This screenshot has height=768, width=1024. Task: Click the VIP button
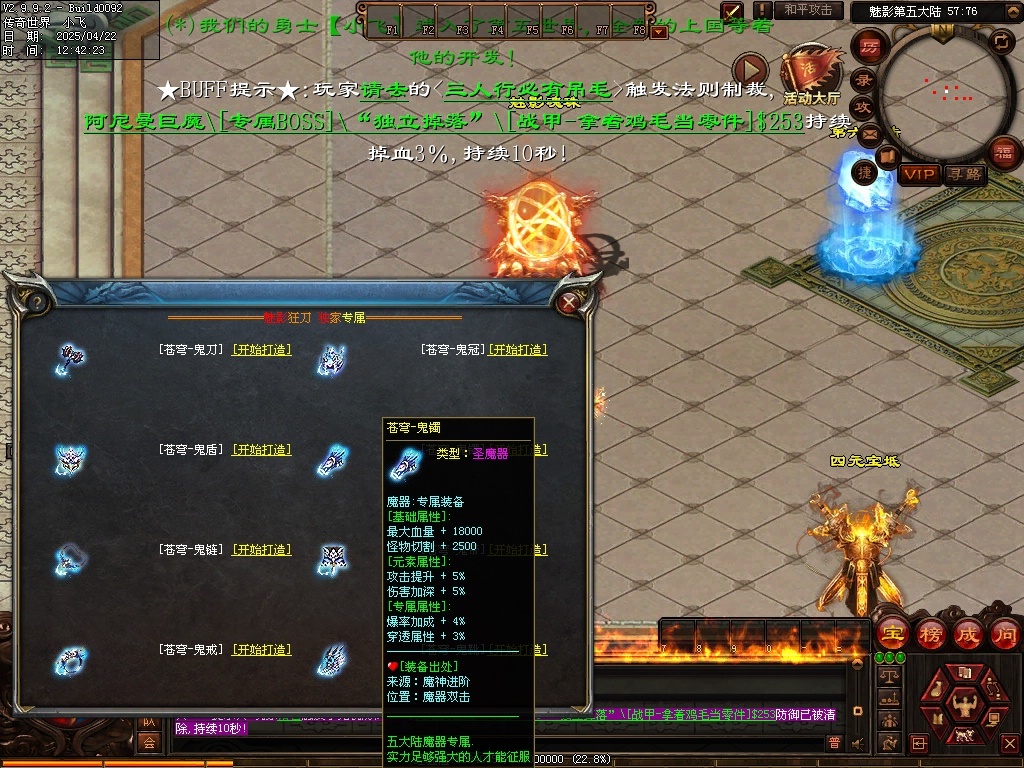[x=919, y=175]
